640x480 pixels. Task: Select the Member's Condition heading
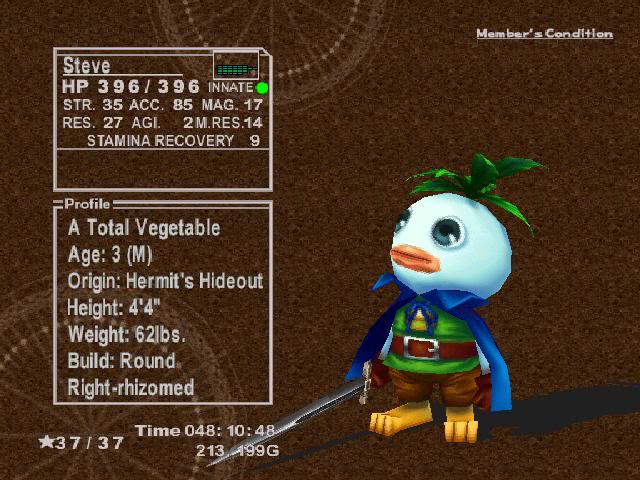click(x=544, y=34)
